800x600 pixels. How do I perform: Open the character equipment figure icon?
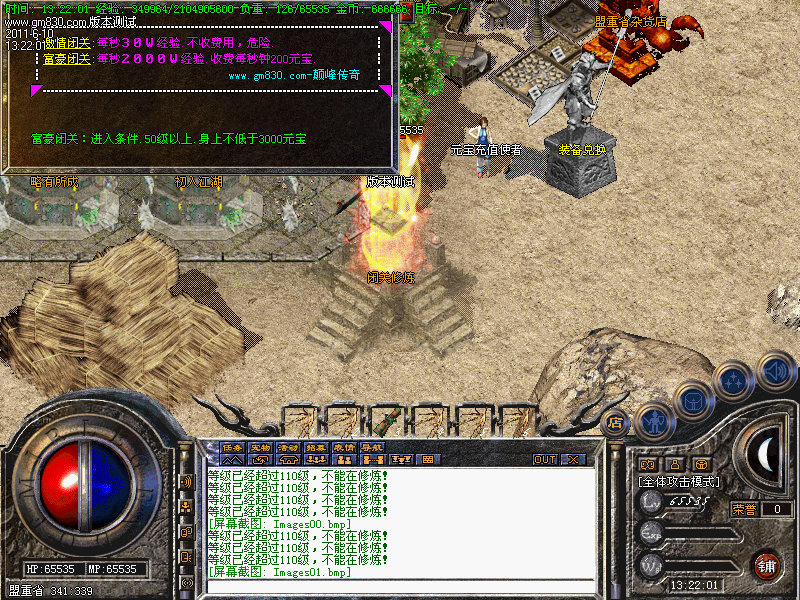pos(655,419)
